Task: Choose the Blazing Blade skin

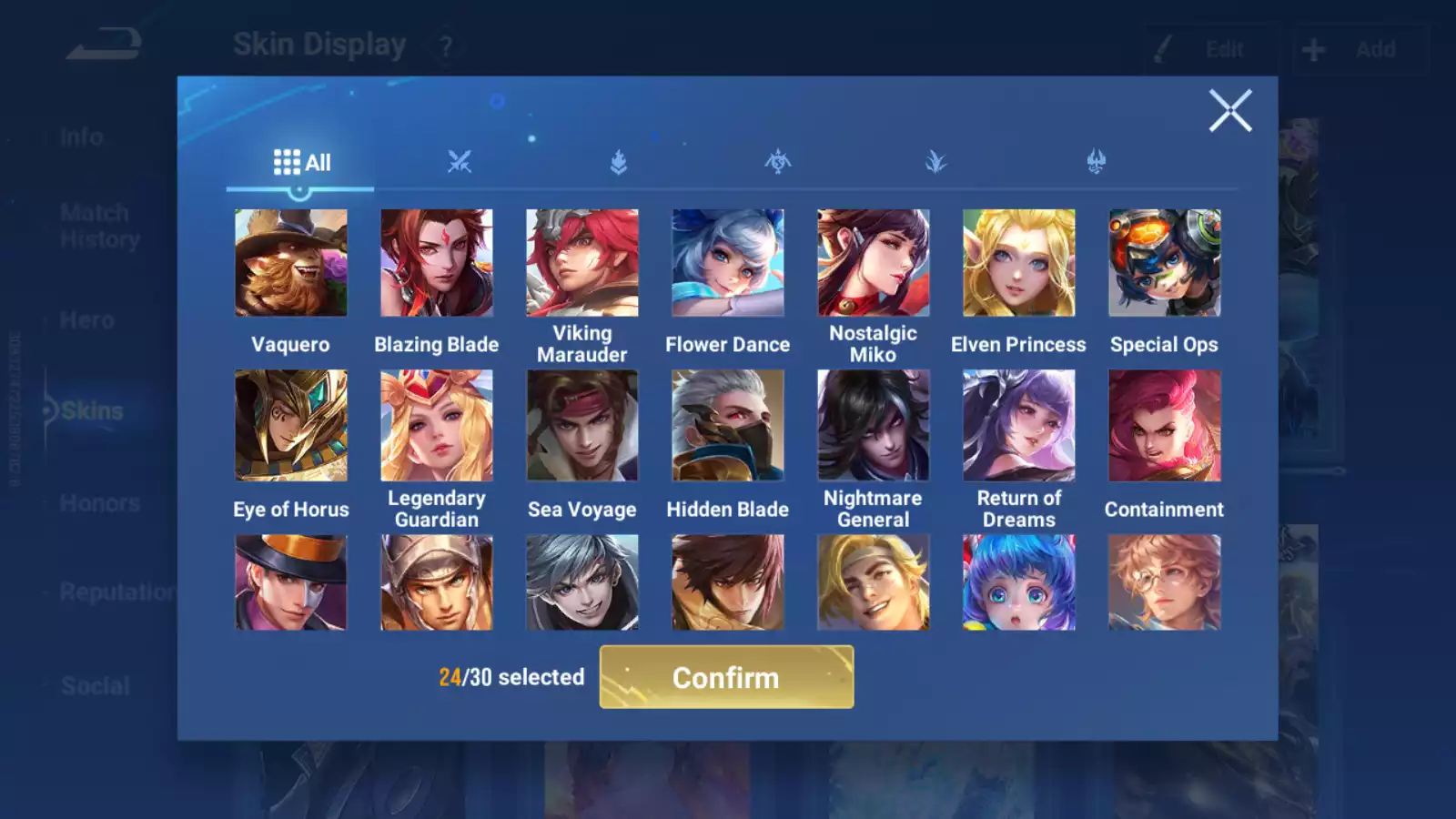Action: [437, 263]
